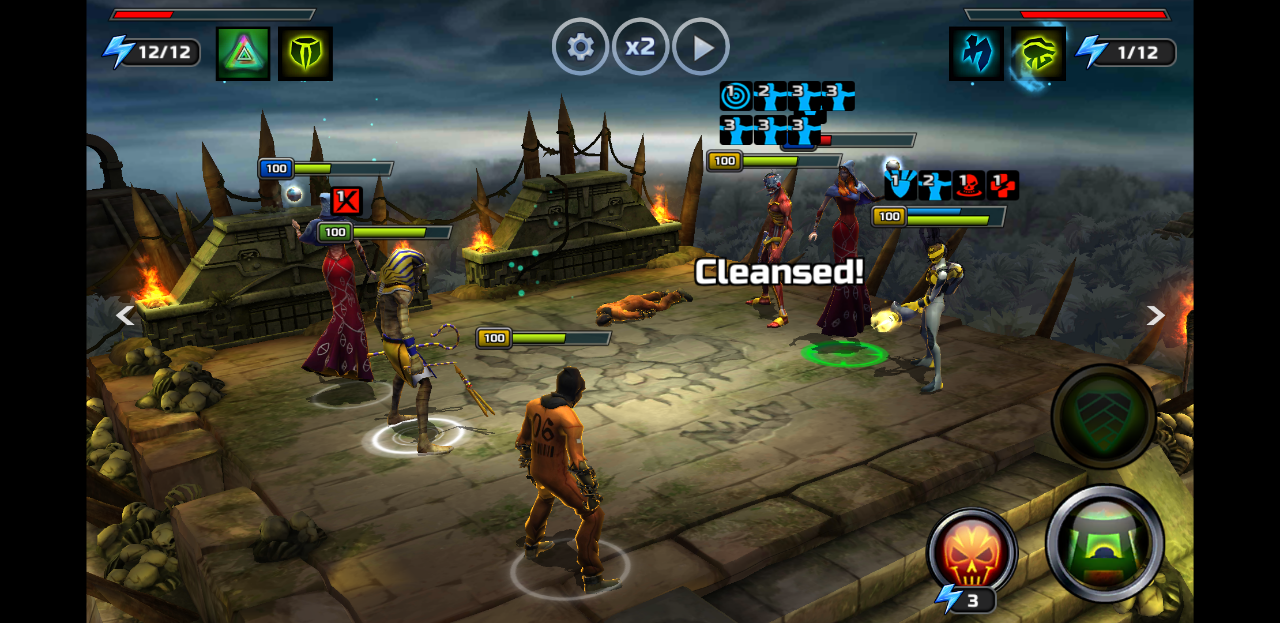Cycle target with the left arrow

125,316
